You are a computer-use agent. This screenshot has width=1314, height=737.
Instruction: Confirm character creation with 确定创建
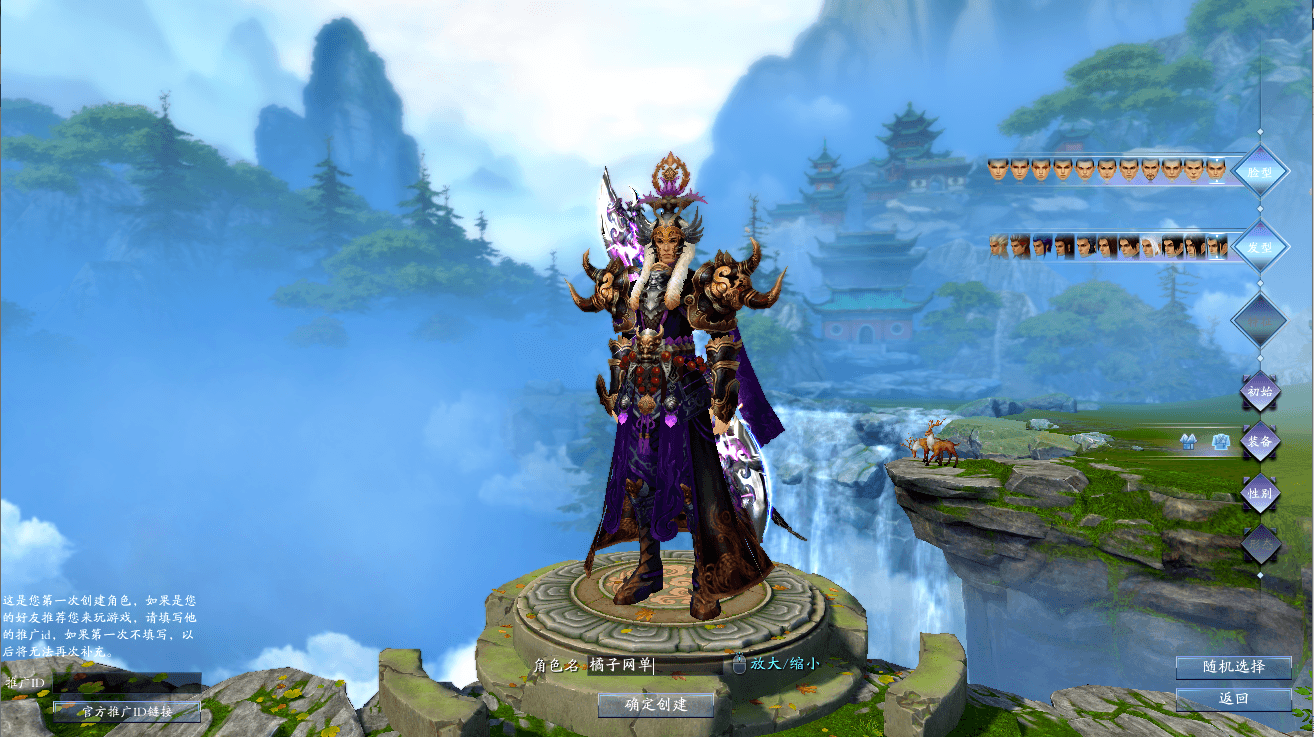click(x=656, y=705)
